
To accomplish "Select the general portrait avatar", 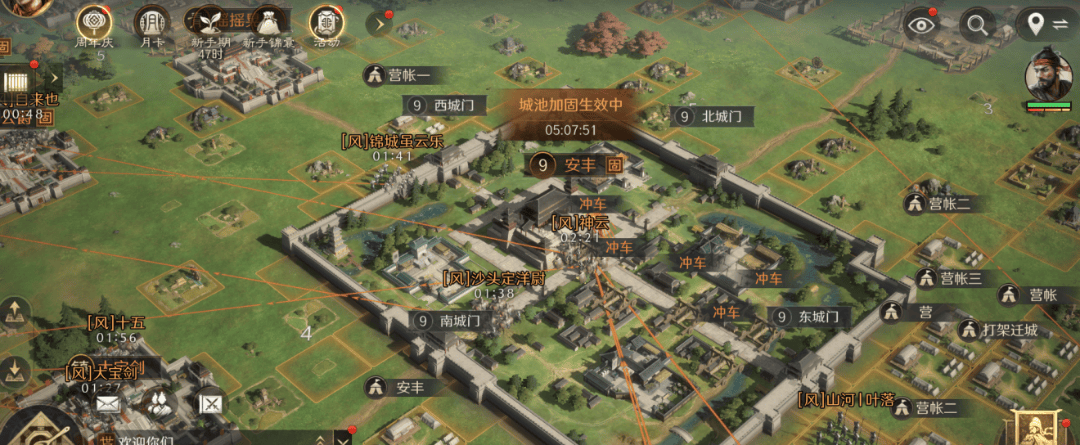I will [x=1048, y=72].
